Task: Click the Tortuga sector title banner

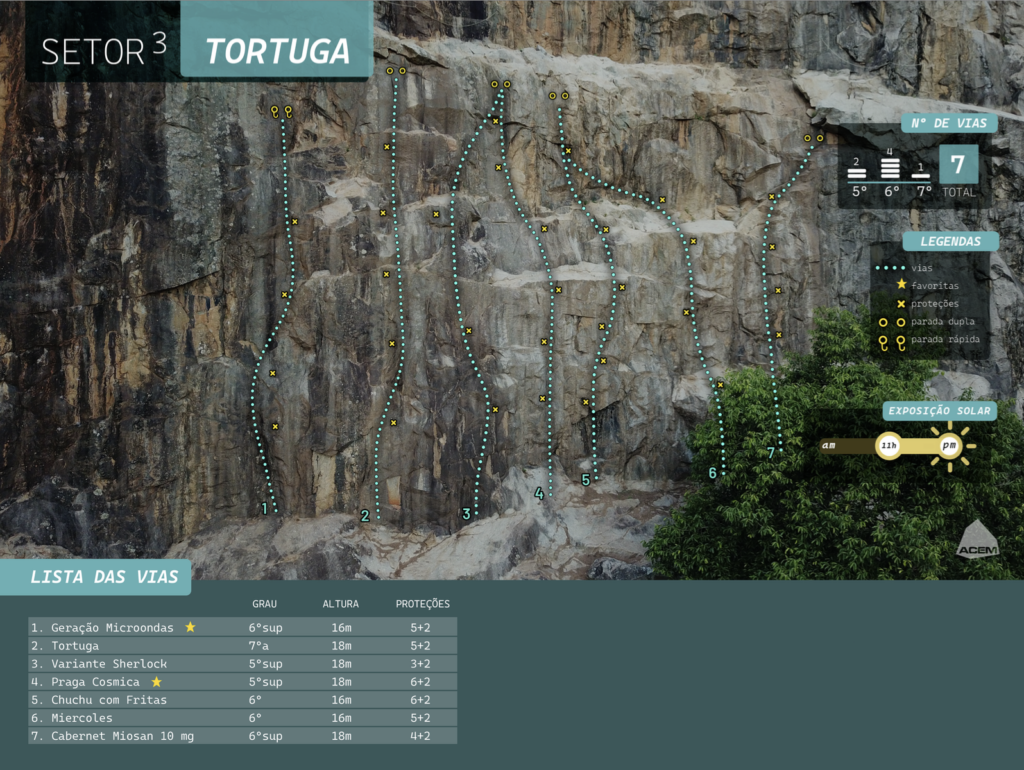Action: (277, 51)
